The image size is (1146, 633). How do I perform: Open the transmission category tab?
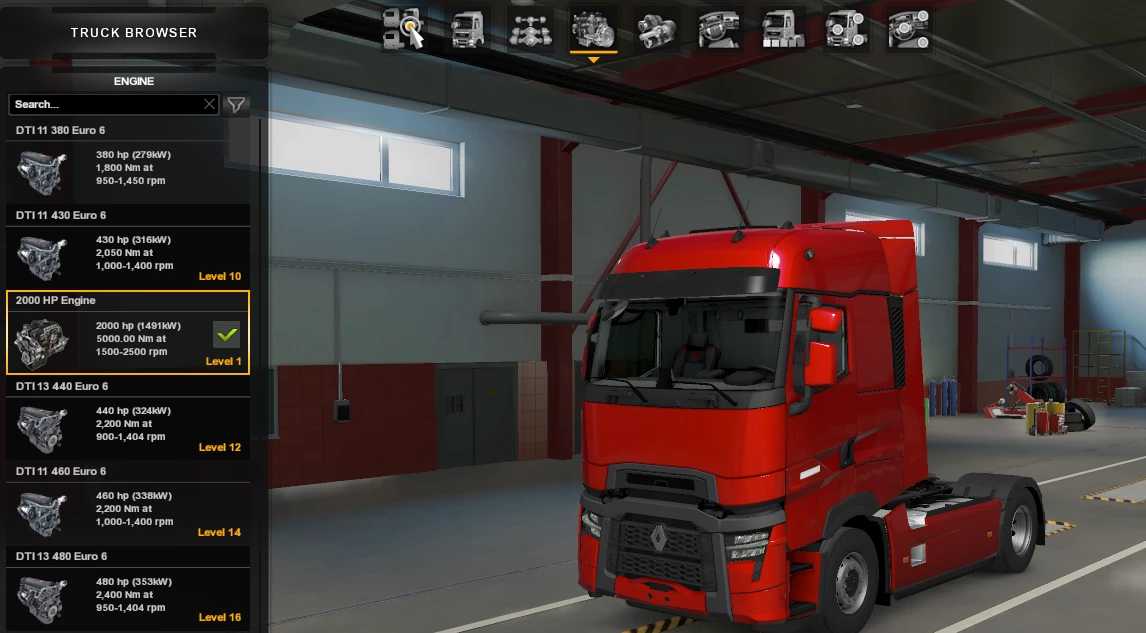[656, 29]
